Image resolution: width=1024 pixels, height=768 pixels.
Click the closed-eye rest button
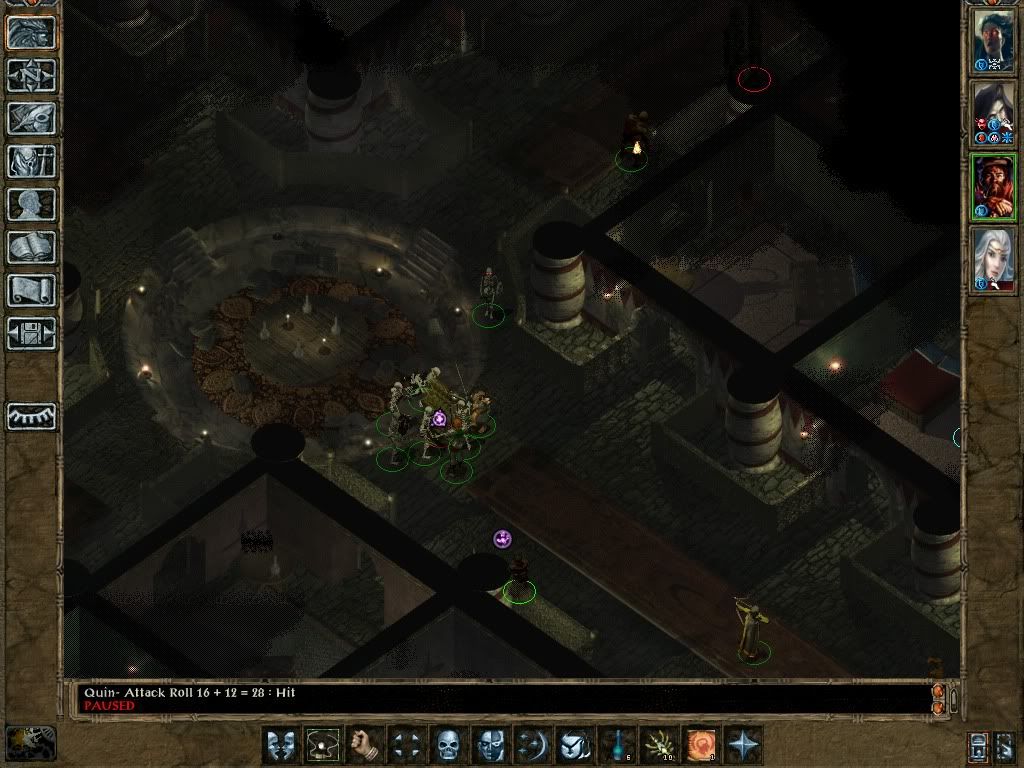[32, 416]
